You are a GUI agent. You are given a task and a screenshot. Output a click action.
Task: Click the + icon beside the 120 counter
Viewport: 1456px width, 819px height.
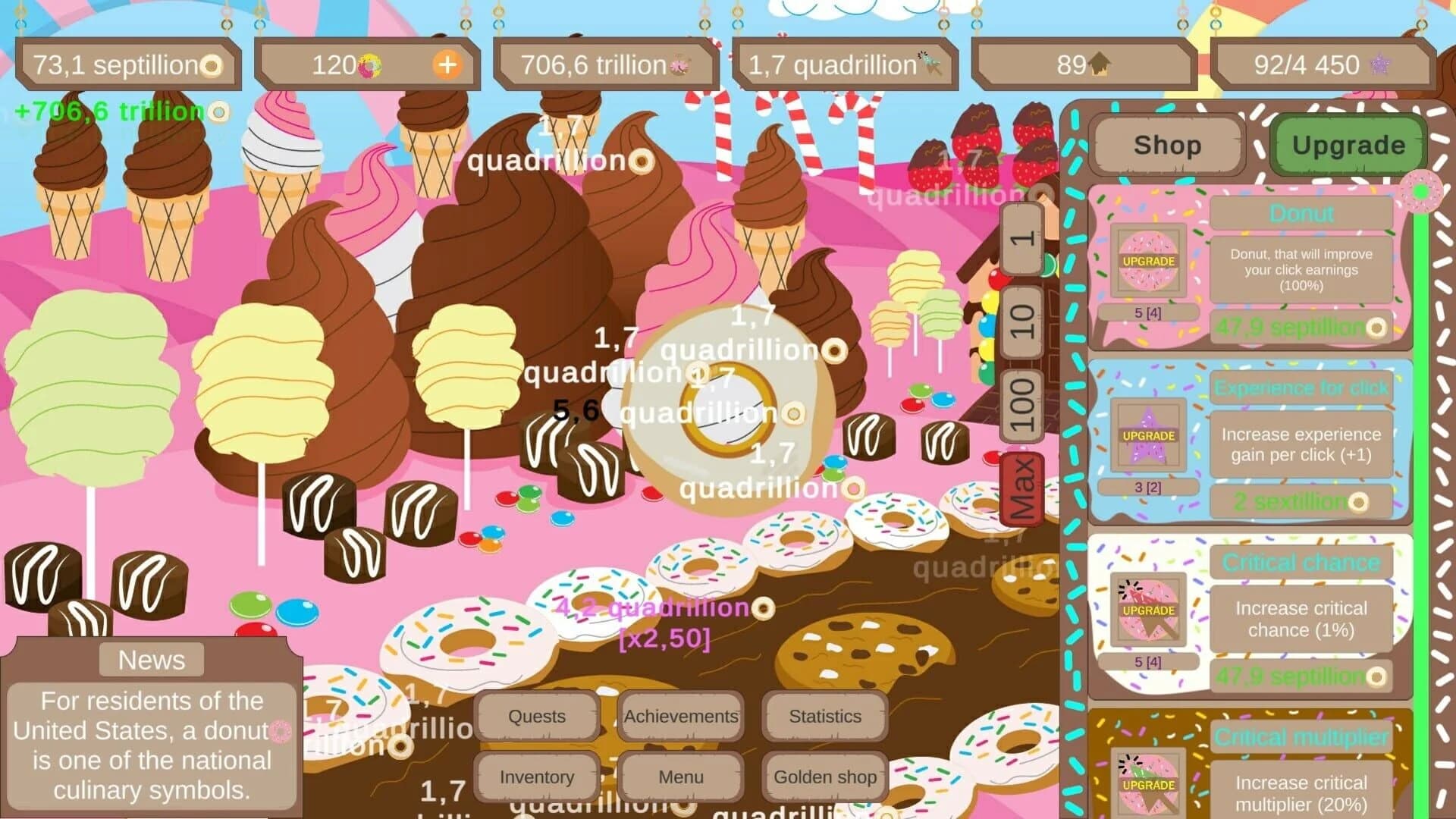pyautogui.click(x=448, y=65)
